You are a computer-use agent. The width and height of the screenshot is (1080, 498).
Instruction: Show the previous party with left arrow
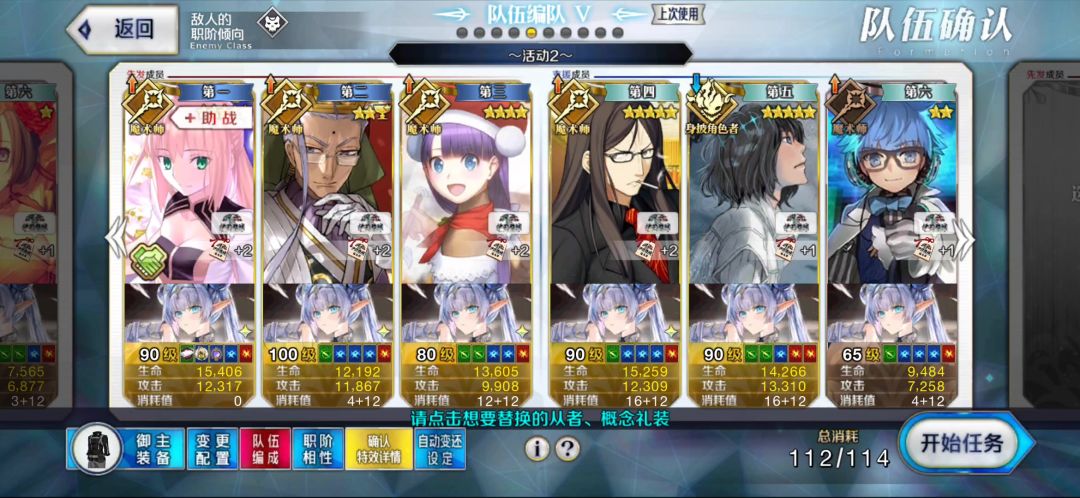[116, 240]
